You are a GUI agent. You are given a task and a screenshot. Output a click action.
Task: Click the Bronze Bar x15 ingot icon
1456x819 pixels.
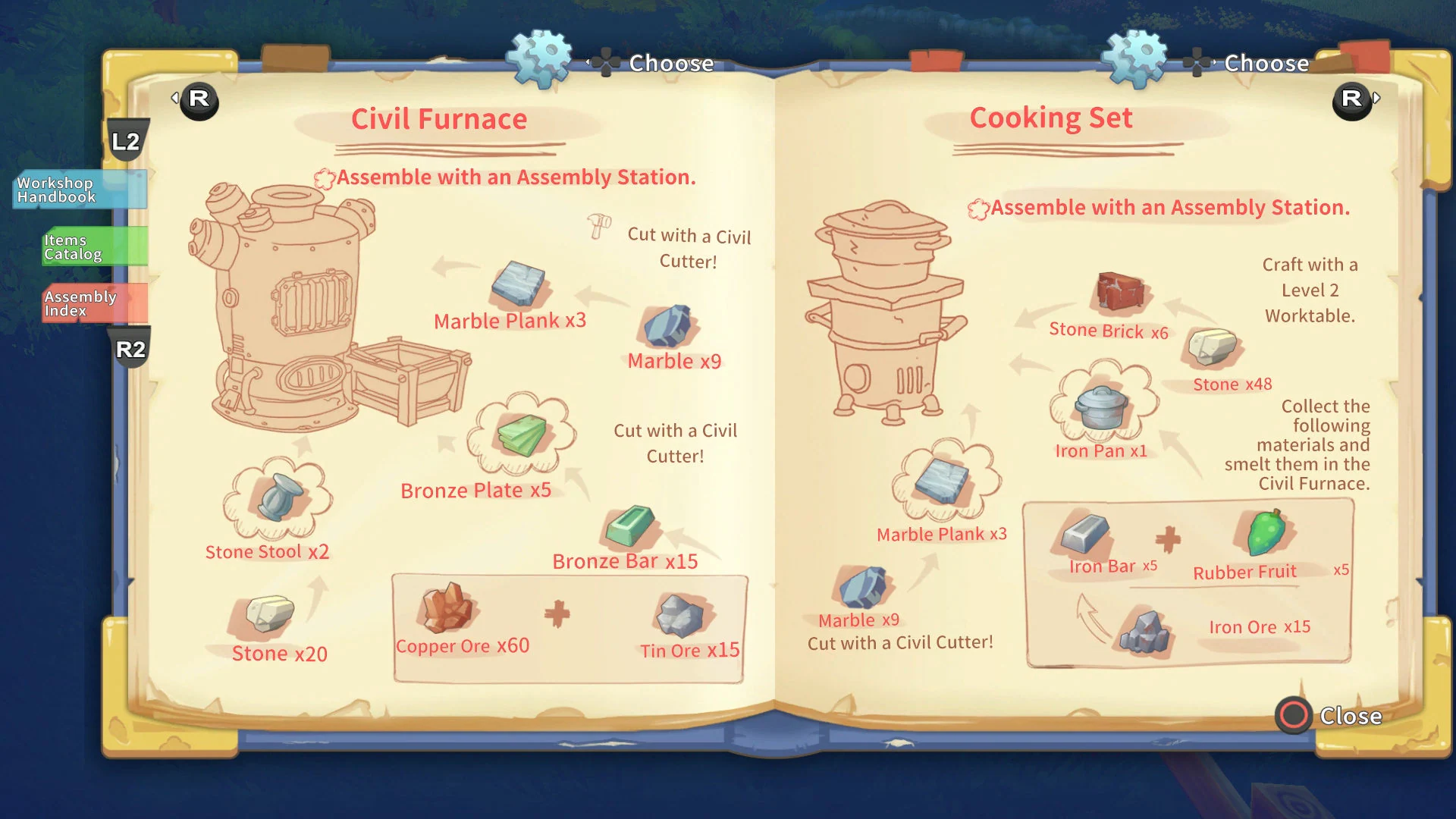pos(632,527)
